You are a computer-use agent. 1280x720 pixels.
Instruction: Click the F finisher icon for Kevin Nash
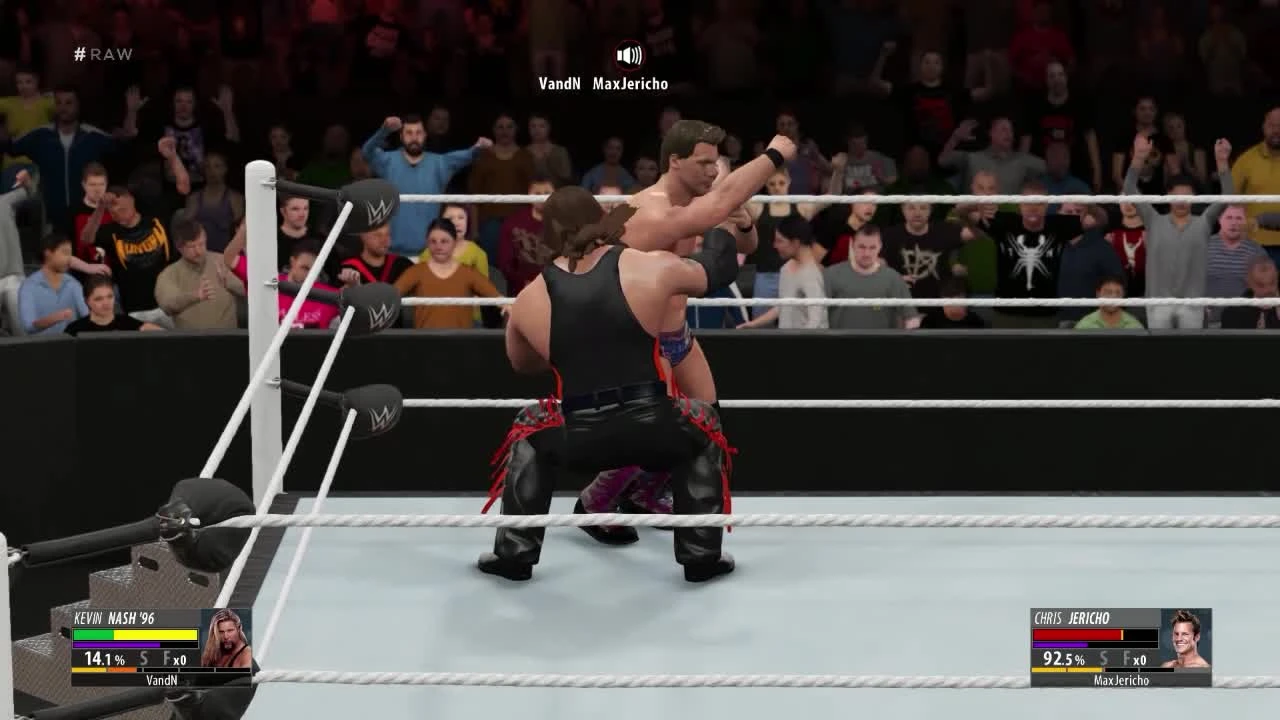click(x=166, y=658)
